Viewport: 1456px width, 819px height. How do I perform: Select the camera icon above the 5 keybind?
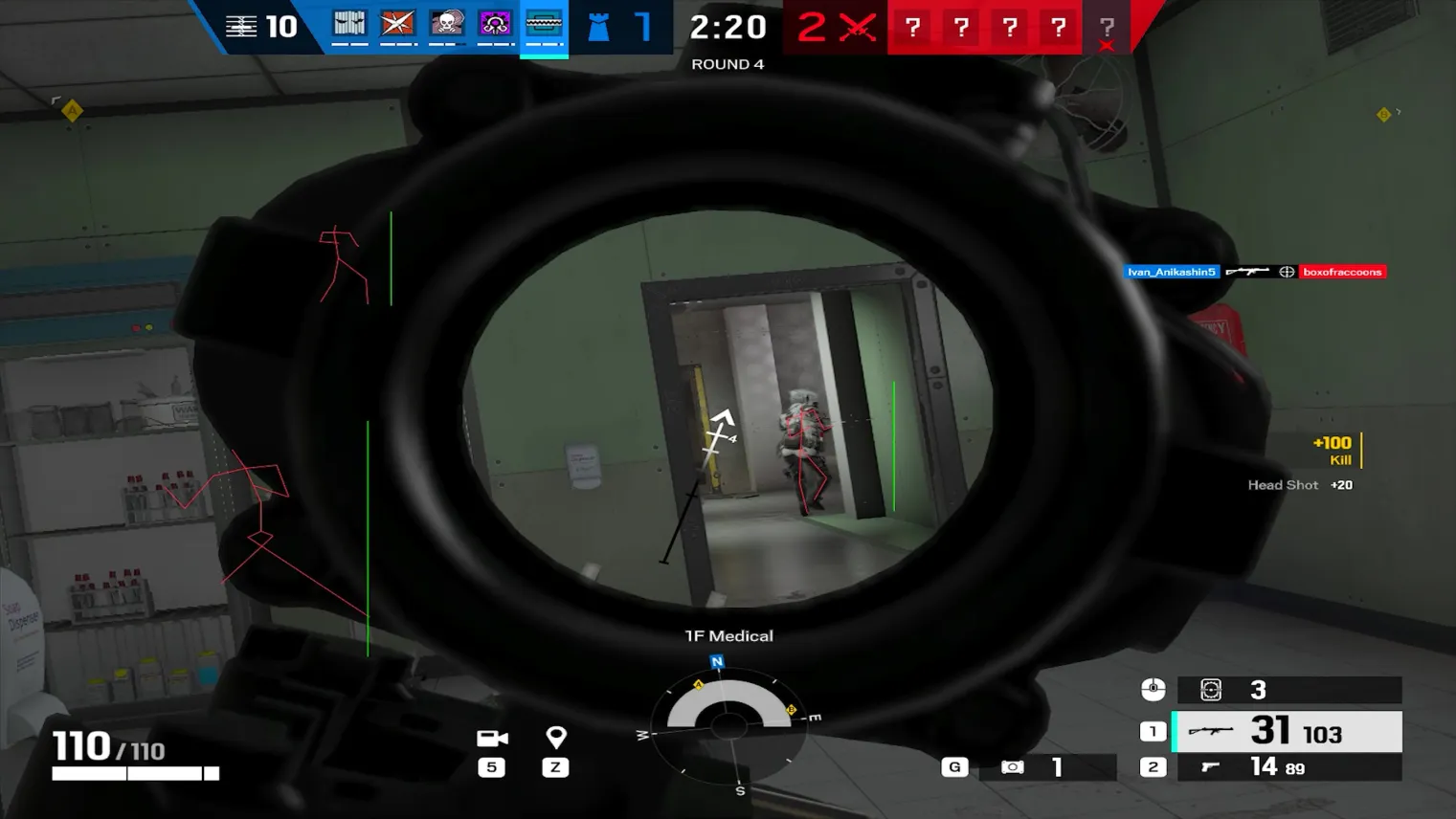click(x=491, y=737)
